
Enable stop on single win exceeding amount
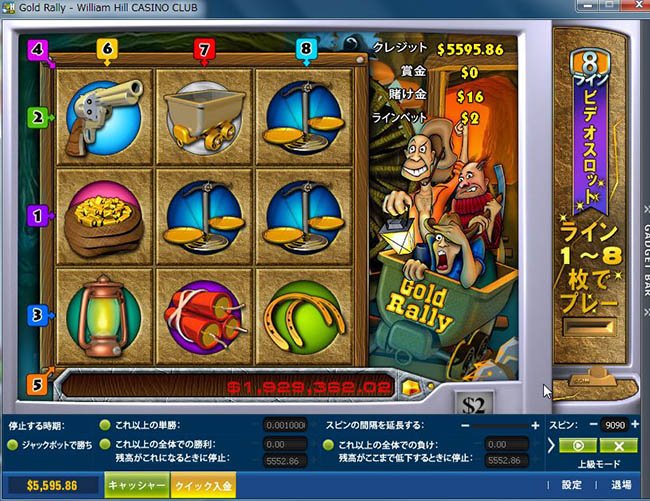click(x=105, y=425)
